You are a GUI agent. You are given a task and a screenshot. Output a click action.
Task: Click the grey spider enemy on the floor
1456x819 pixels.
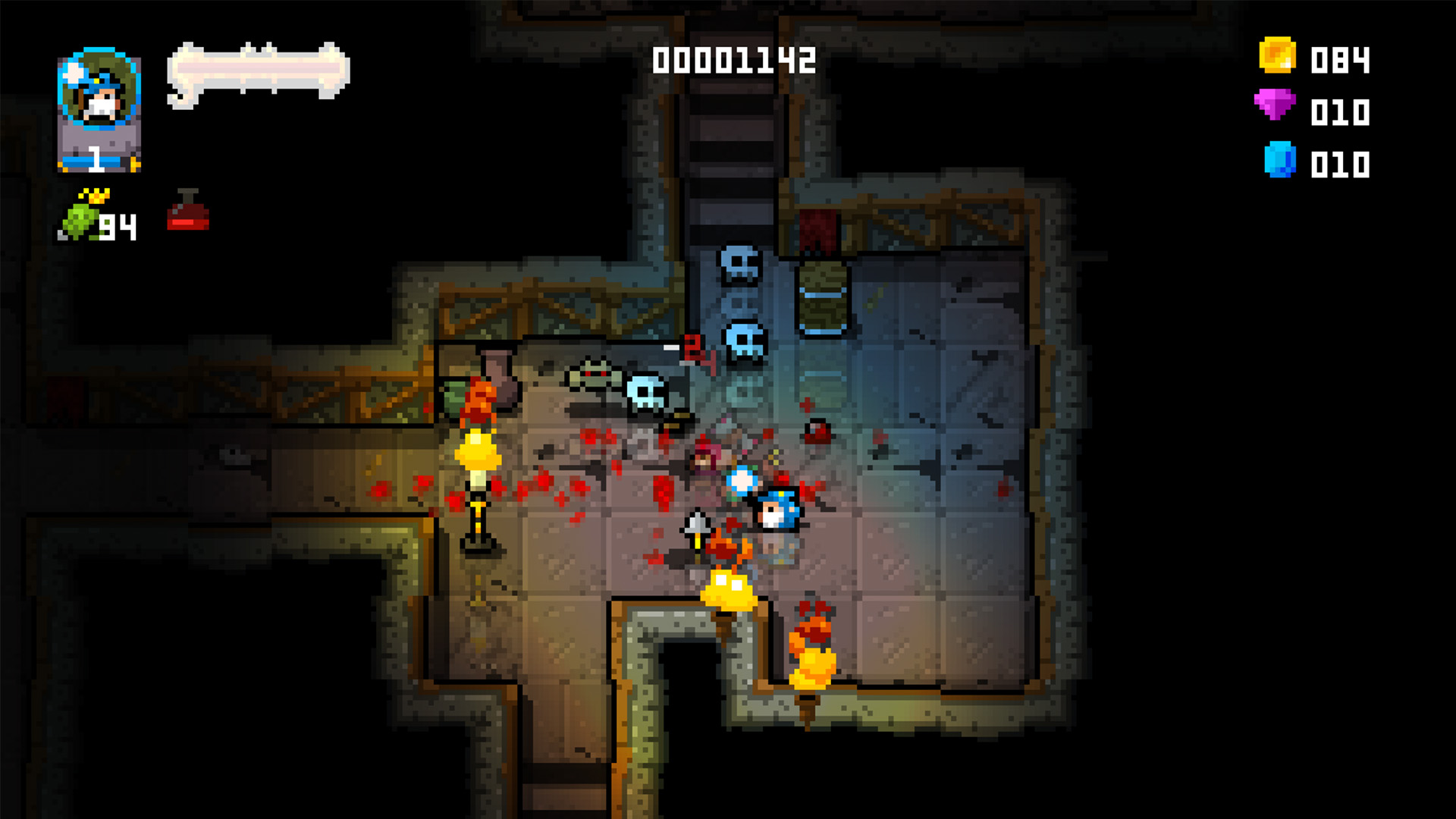(594, 375)
